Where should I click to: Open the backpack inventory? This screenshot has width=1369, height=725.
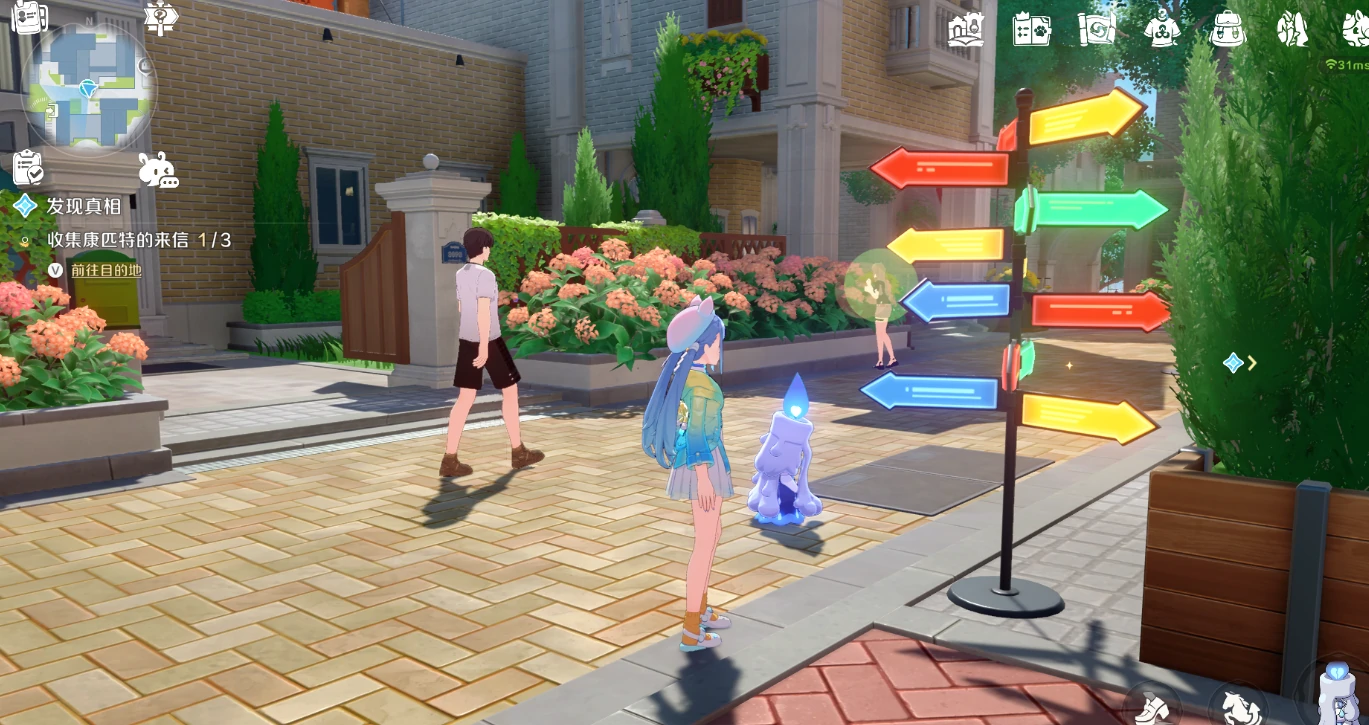(1227, 30)
